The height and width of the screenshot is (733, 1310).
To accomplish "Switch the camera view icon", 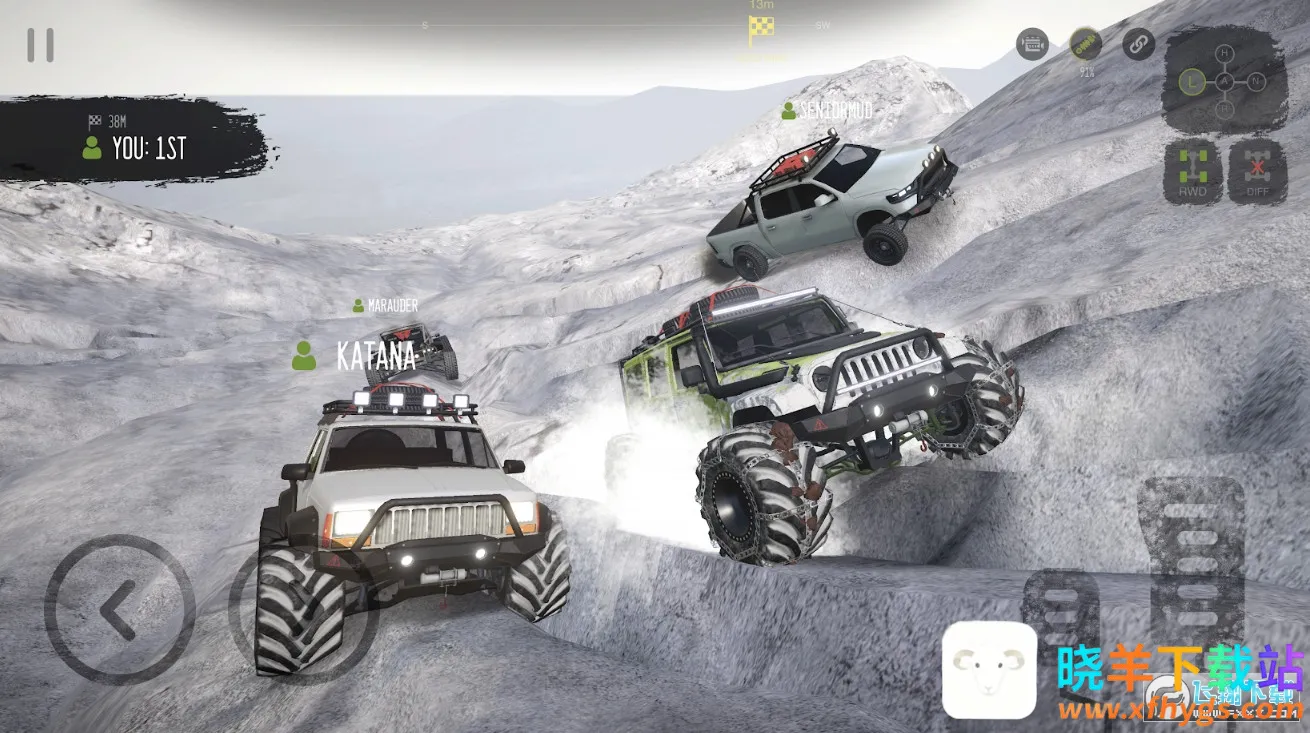I will 1033,44.
